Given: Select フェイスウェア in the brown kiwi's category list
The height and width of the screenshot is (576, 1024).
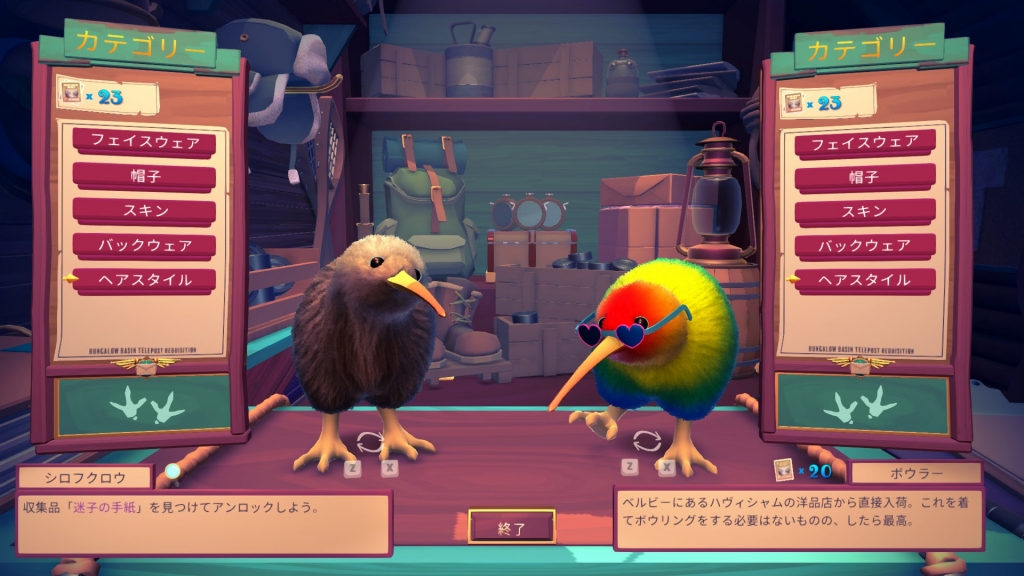Looking at the screenshot, I should (144, 142).
